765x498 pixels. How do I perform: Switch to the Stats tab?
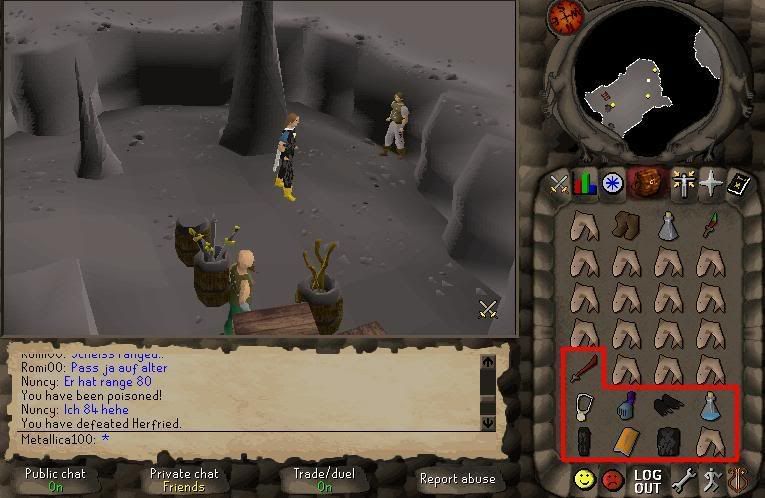585,184
